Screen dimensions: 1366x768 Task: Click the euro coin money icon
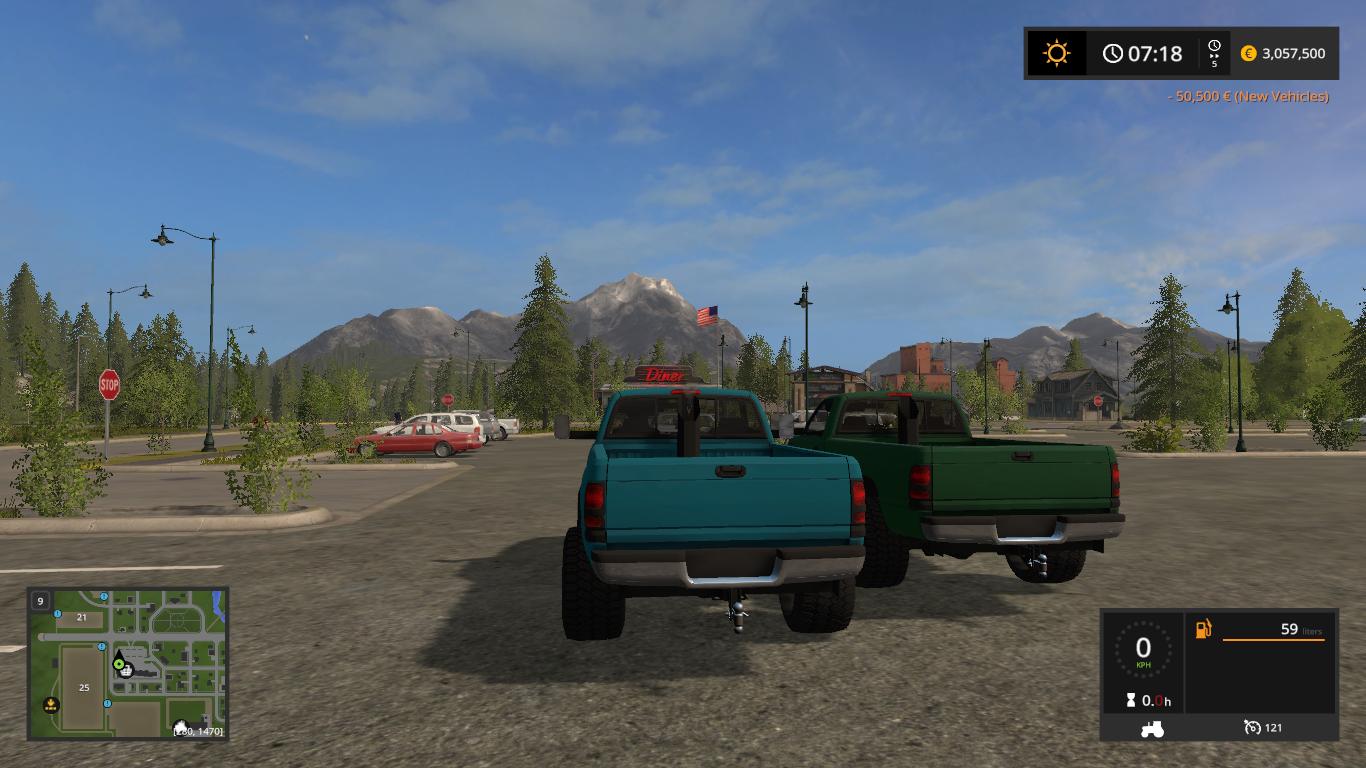click(1248, 54)
